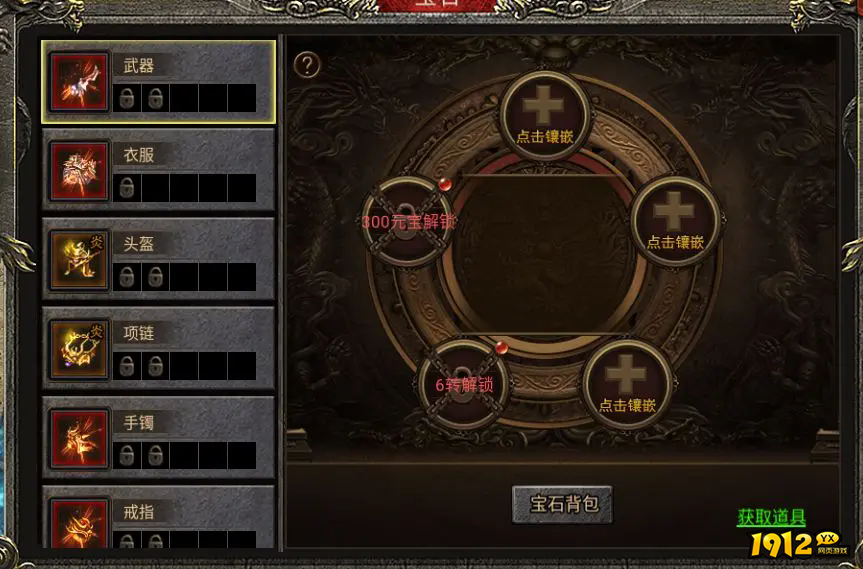Viewport: 863px width, 569px height.
Task: Select the 戒指 ring equipment row
Action: (x=158, y=520)
